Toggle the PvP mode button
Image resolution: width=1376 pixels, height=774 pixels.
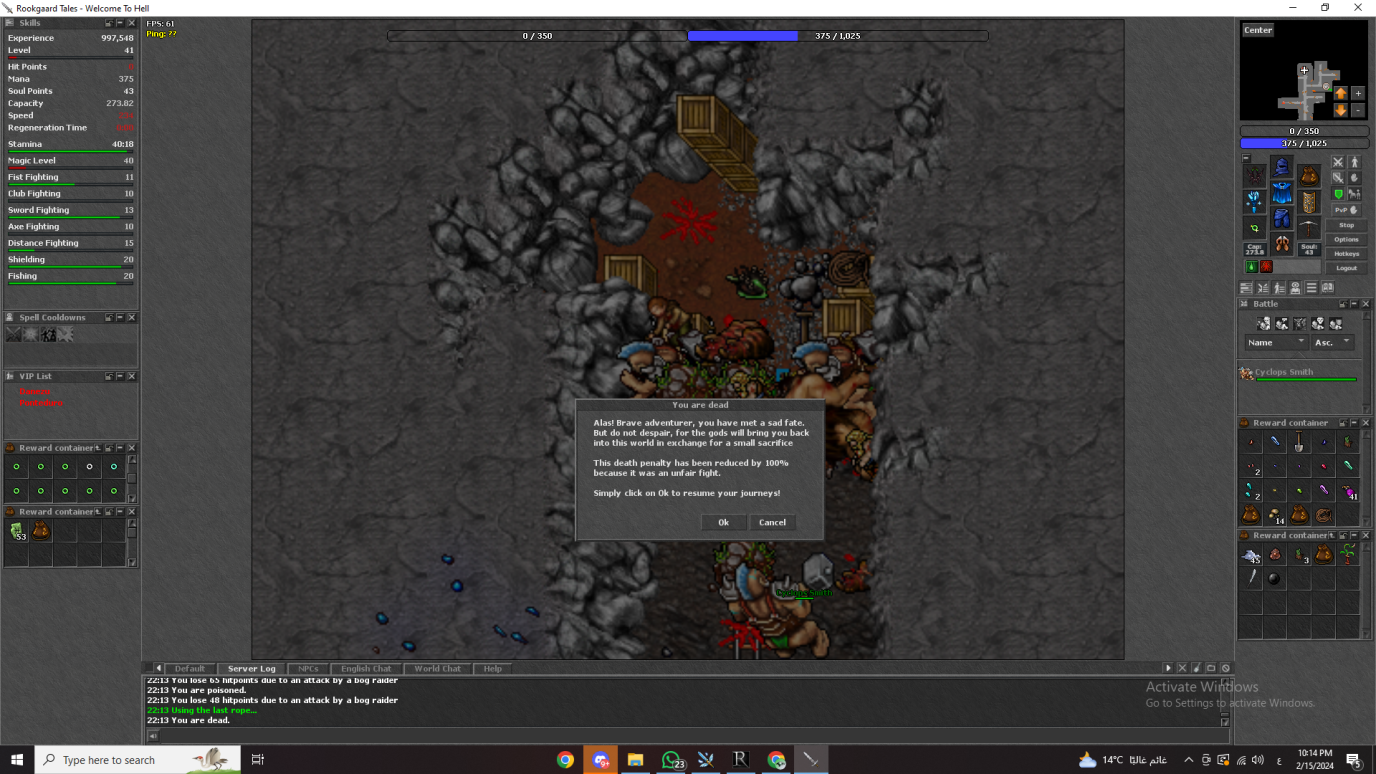(x=1346, y=210)
